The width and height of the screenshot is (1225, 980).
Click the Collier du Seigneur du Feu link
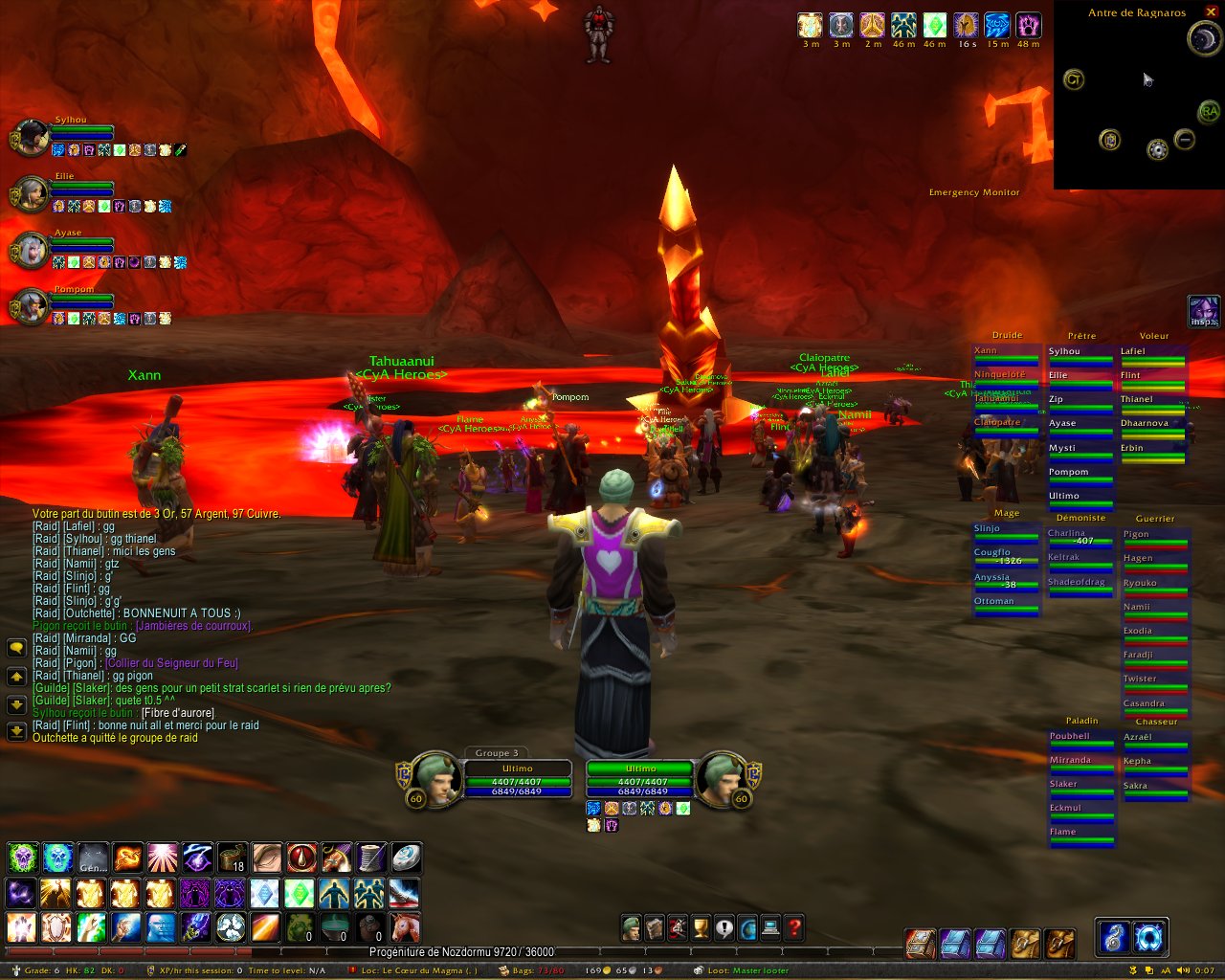click(171, 663)
